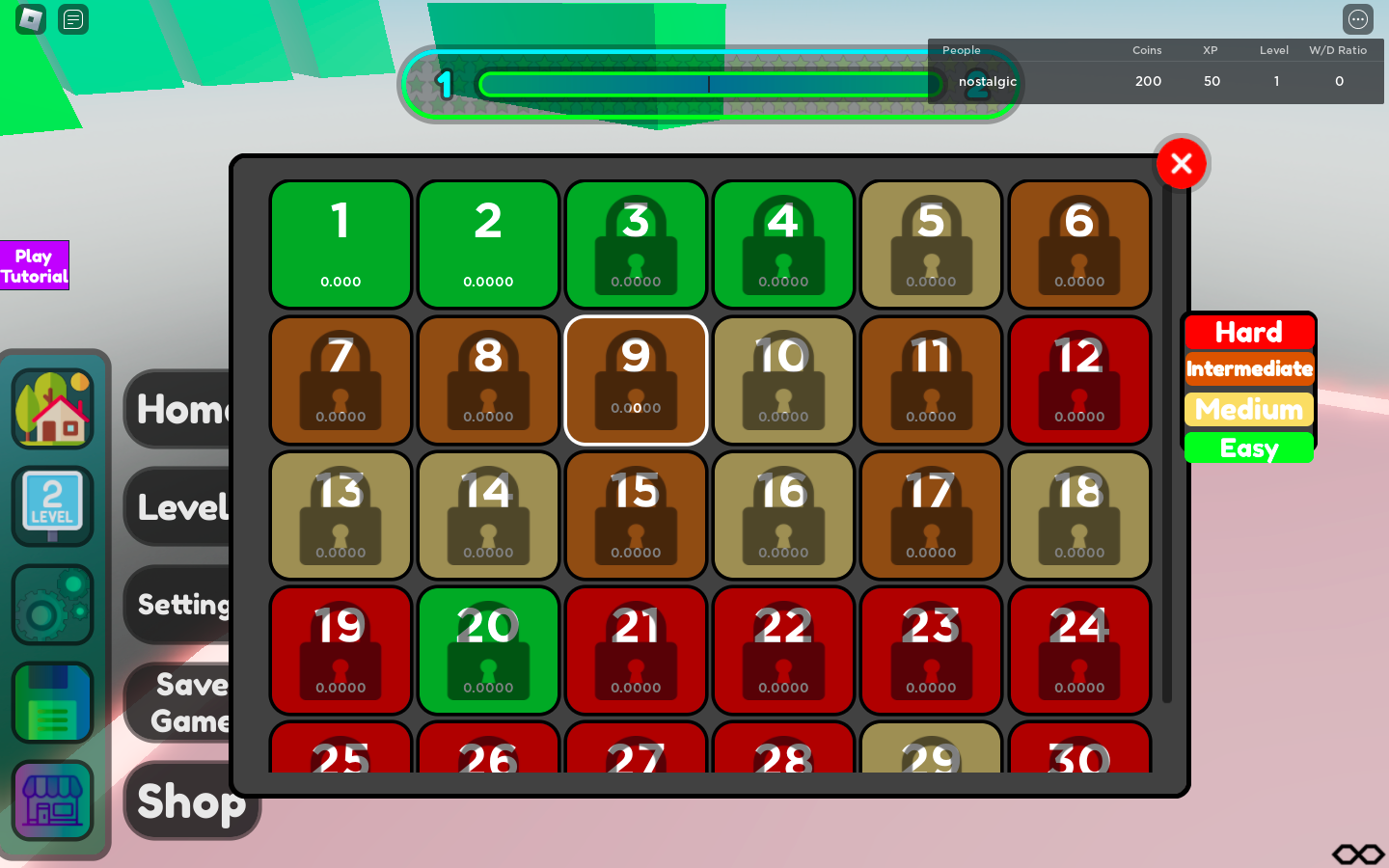This screenshot has width=1389, height=868.
Task: Click the XP progress bar at top
Action: (x=711, y=84)
